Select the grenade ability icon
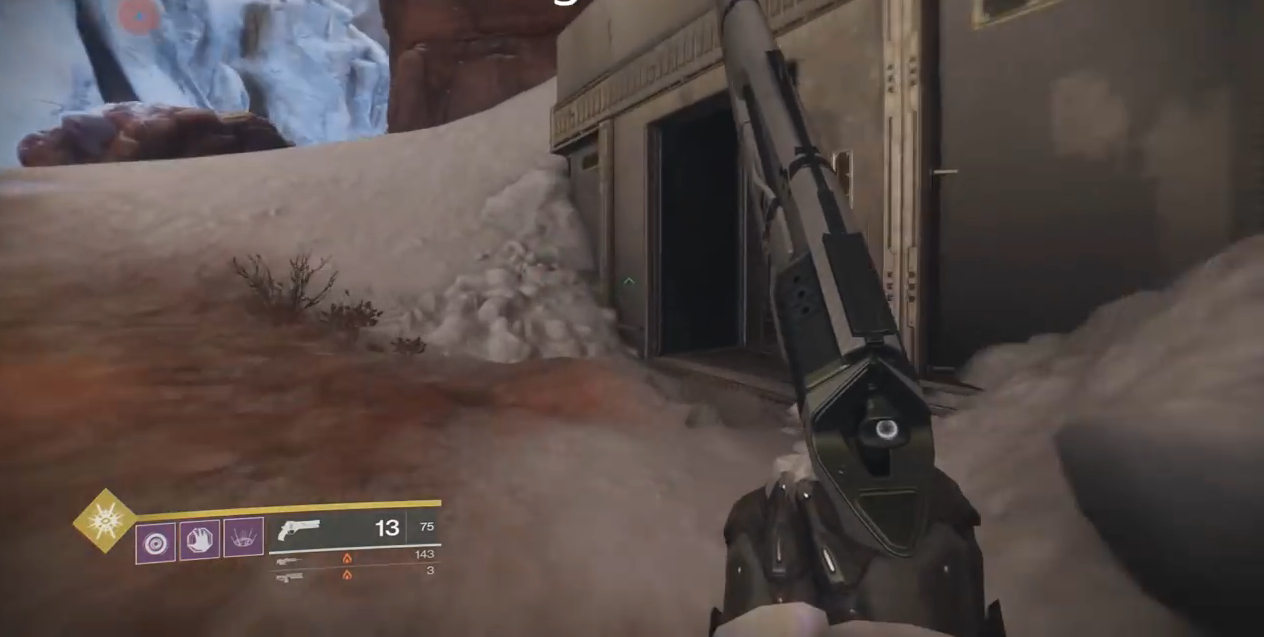1264x637 pixels. pyautogui.click(x=155, y=543)
